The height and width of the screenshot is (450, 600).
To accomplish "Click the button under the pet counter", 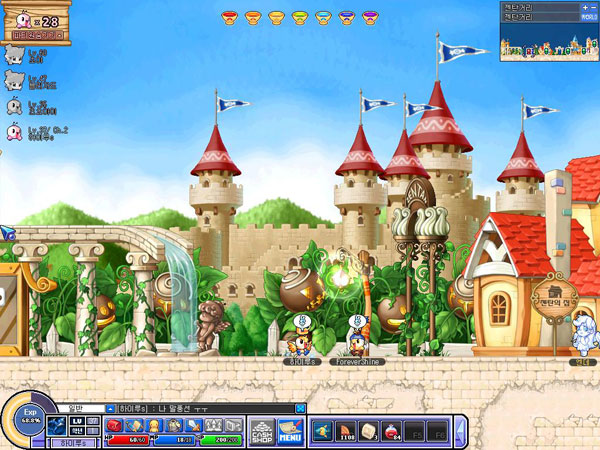I will pyautogui.click(x=37, y=35).
